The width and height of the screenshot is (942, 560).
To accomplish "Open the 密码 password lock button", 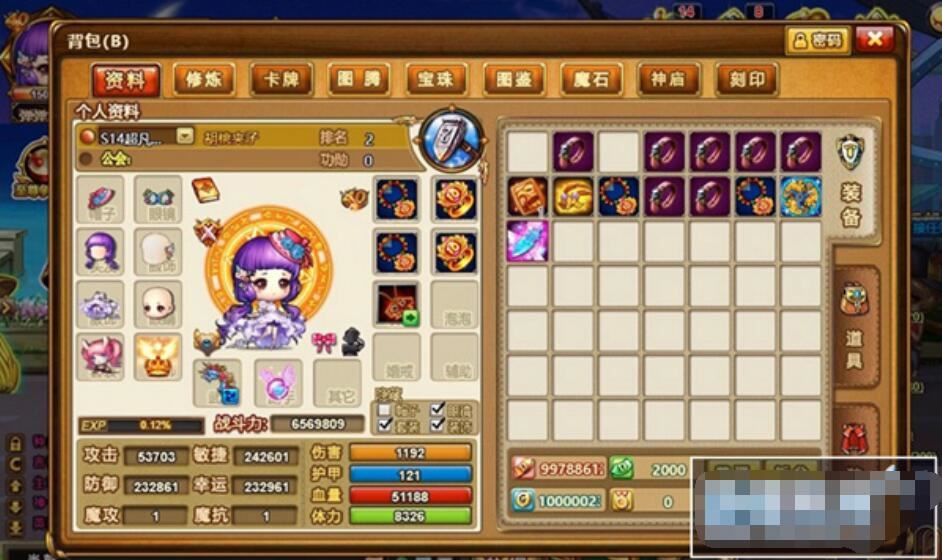I will tap(818, 40).
